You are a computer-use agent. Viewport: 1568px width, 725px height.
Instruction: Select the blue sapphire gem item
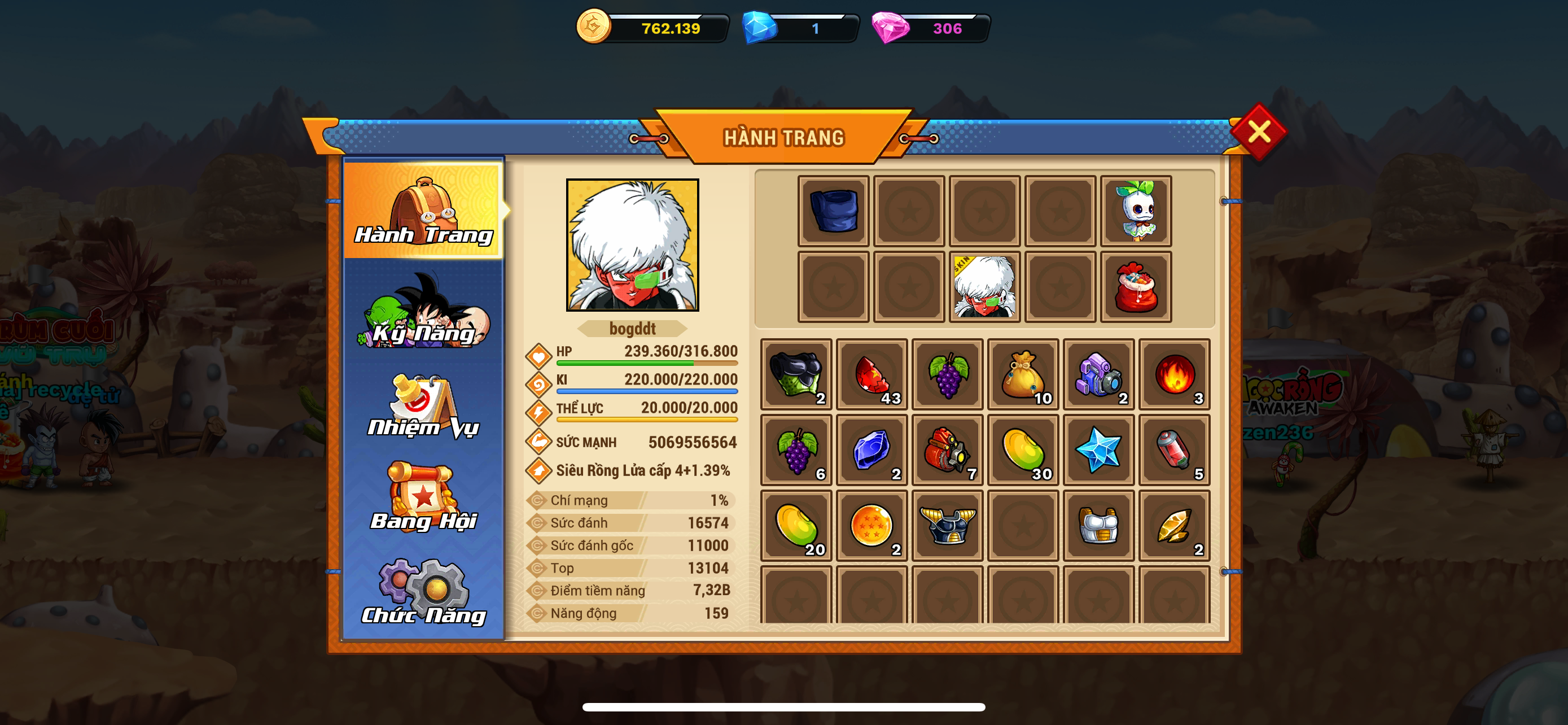click(871, 450)
